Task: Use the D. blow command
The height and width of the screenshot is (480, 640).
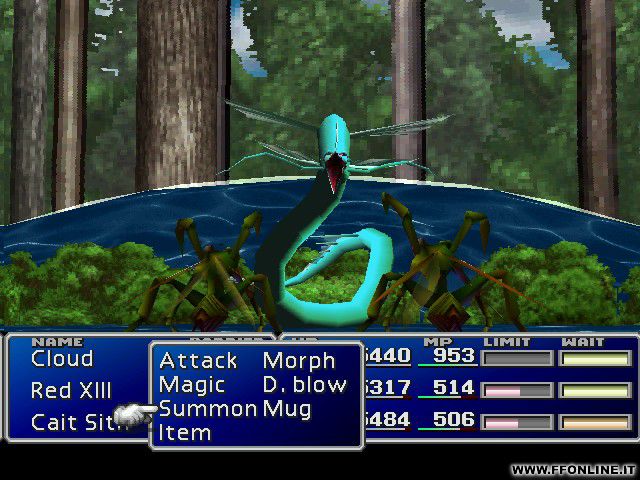Action: click(x=304, y=385)
